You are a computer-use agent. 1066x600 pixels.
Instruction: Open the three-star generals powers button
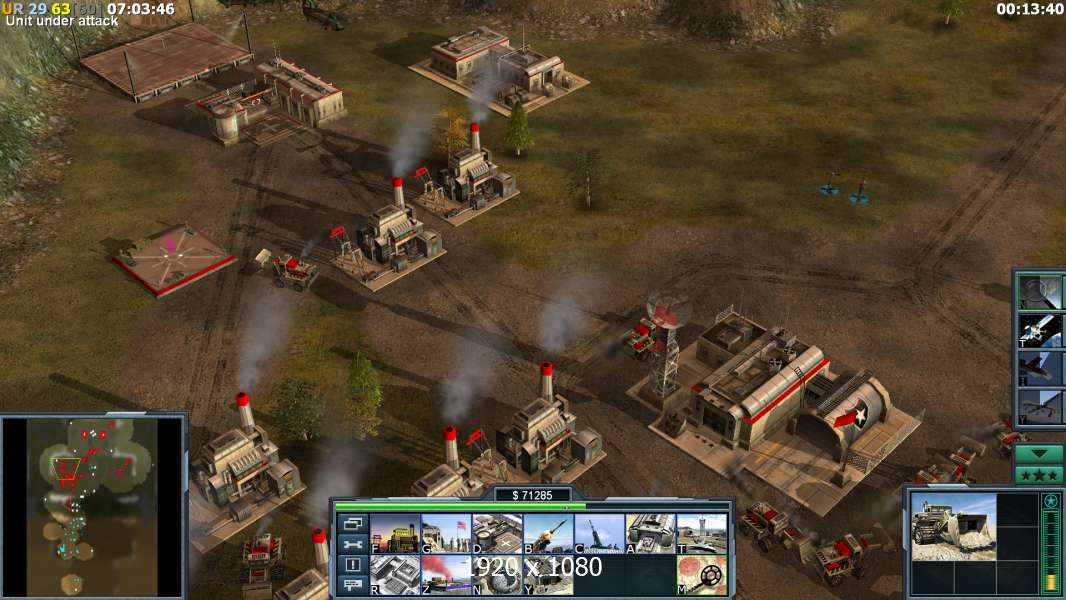pyautogui.click(x=1039, y=474)
